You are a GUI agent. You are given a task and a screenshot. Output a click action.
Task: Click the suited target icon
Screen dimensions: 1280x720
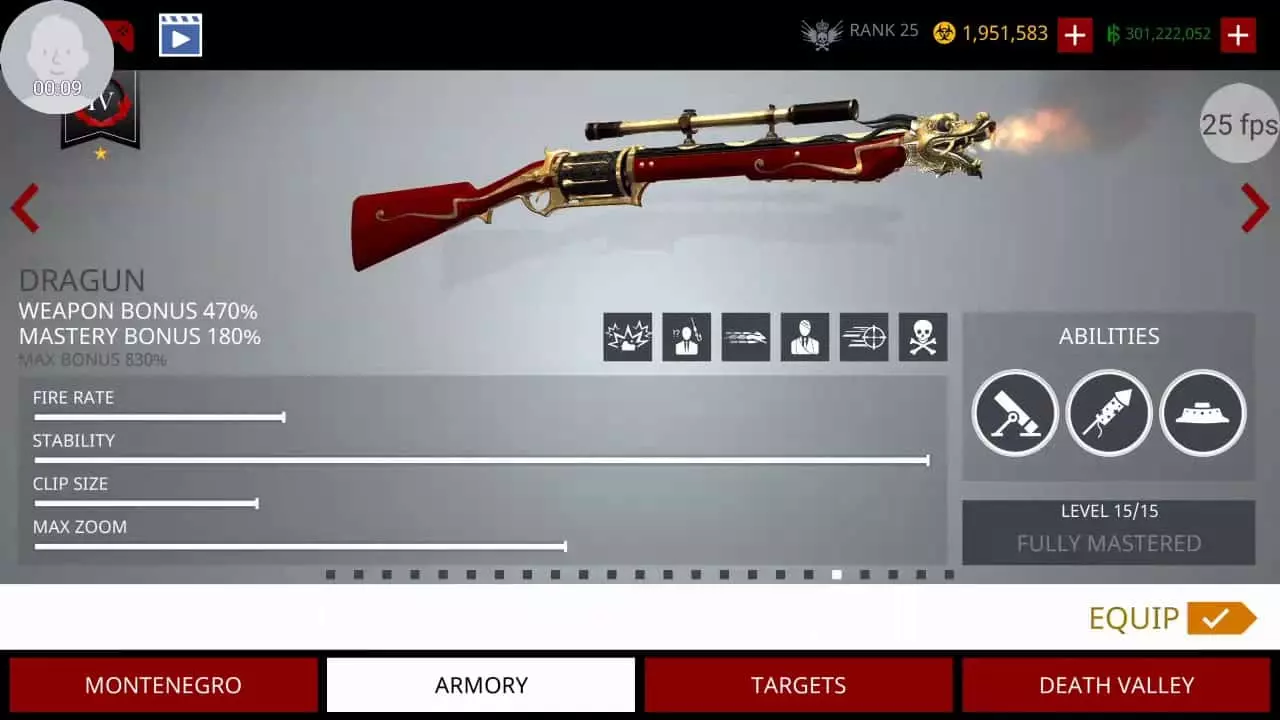804,337
